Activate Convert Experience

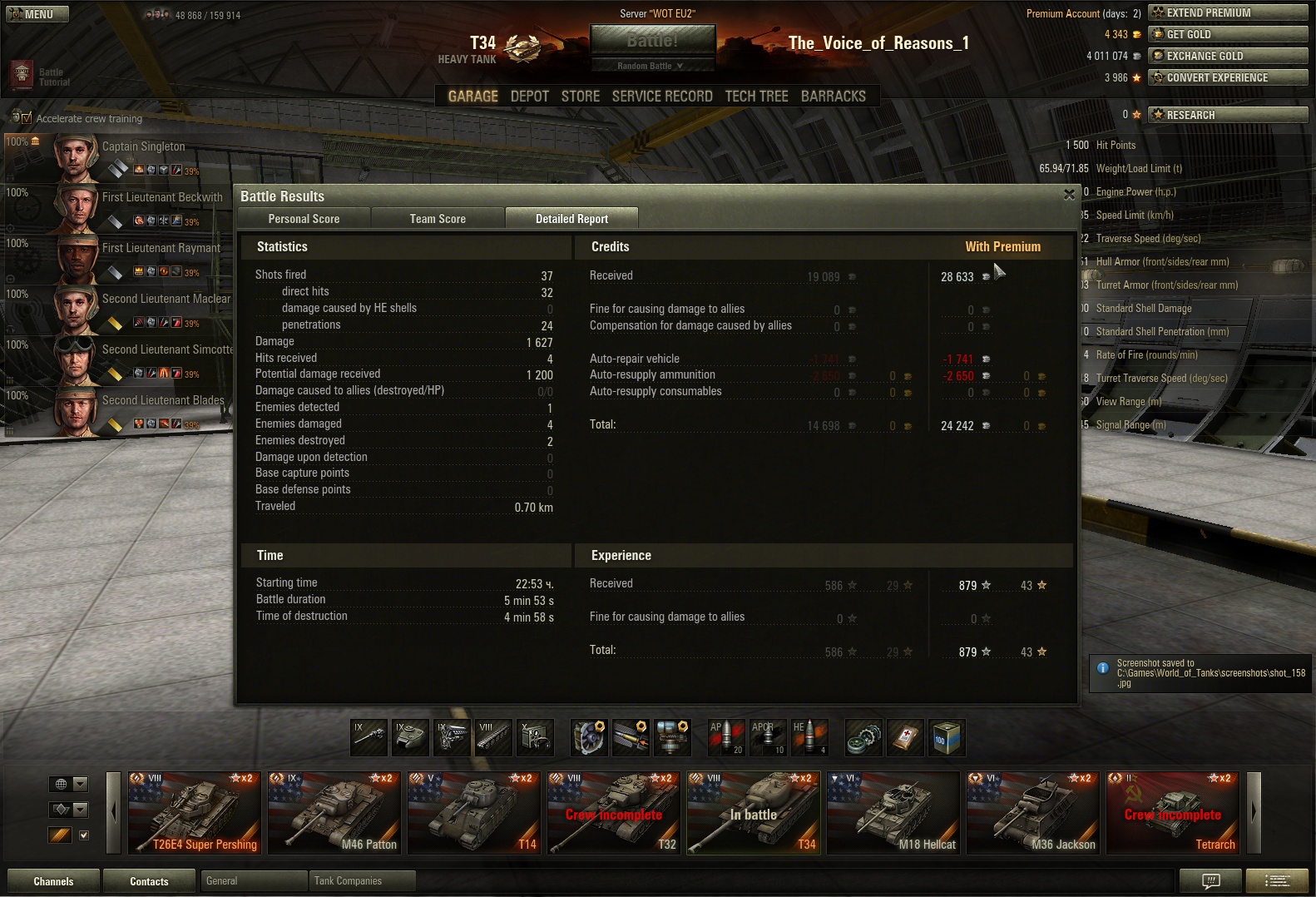pyautogui.click(x=1228, y=77)
